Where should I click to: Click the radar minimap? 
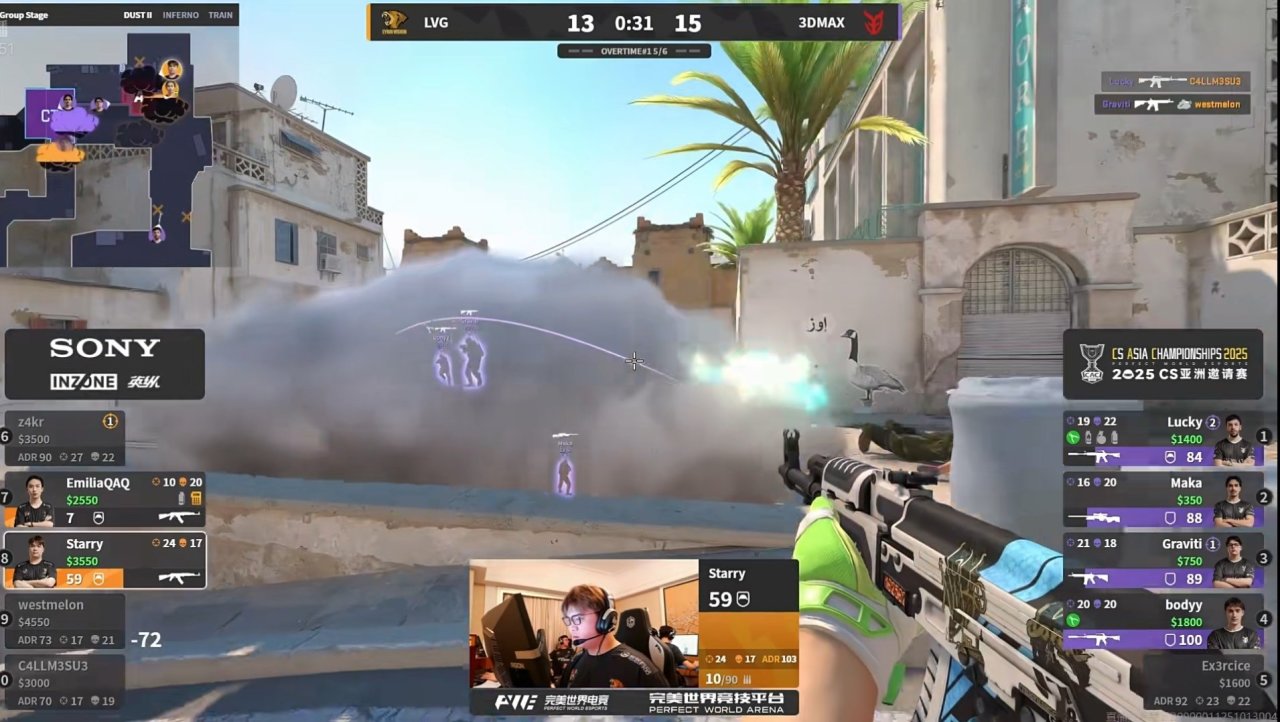pyautogui.click(x=108, y=150)
